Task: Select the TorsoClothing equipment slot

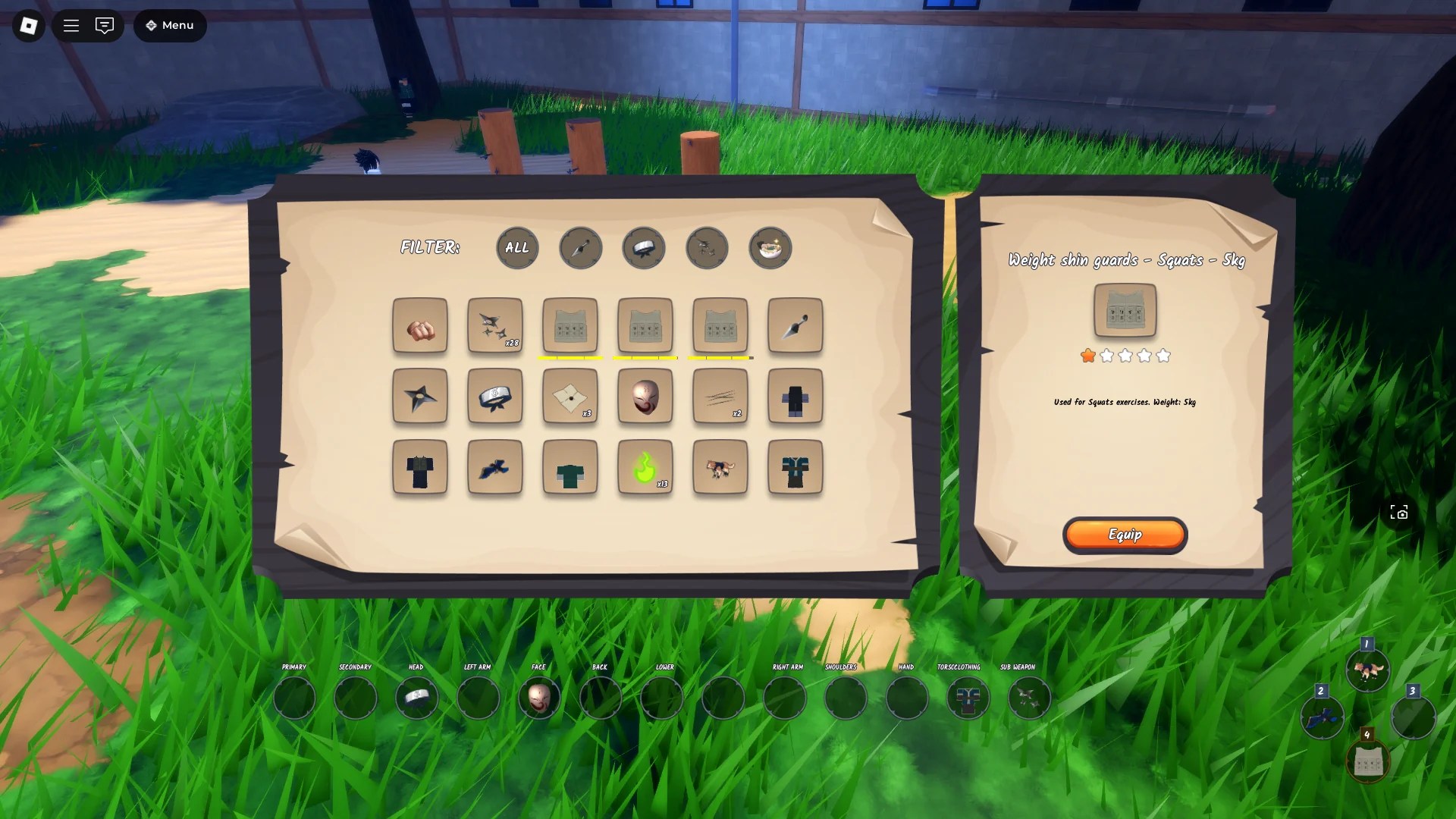Action: (x=968, y=697)
